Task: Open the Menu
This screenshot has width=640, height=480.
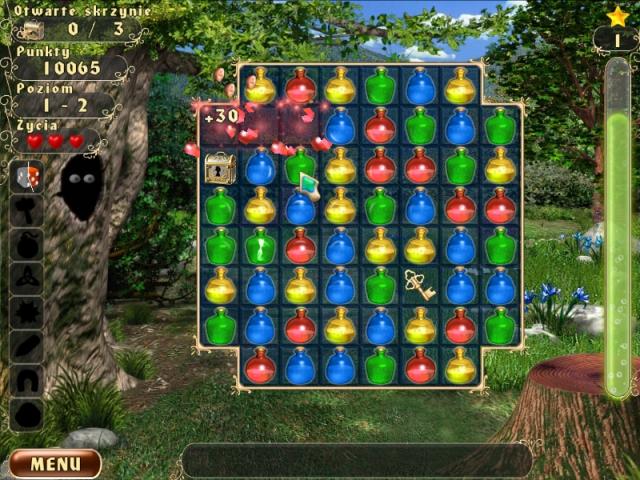Action: (x=55, y=464)
